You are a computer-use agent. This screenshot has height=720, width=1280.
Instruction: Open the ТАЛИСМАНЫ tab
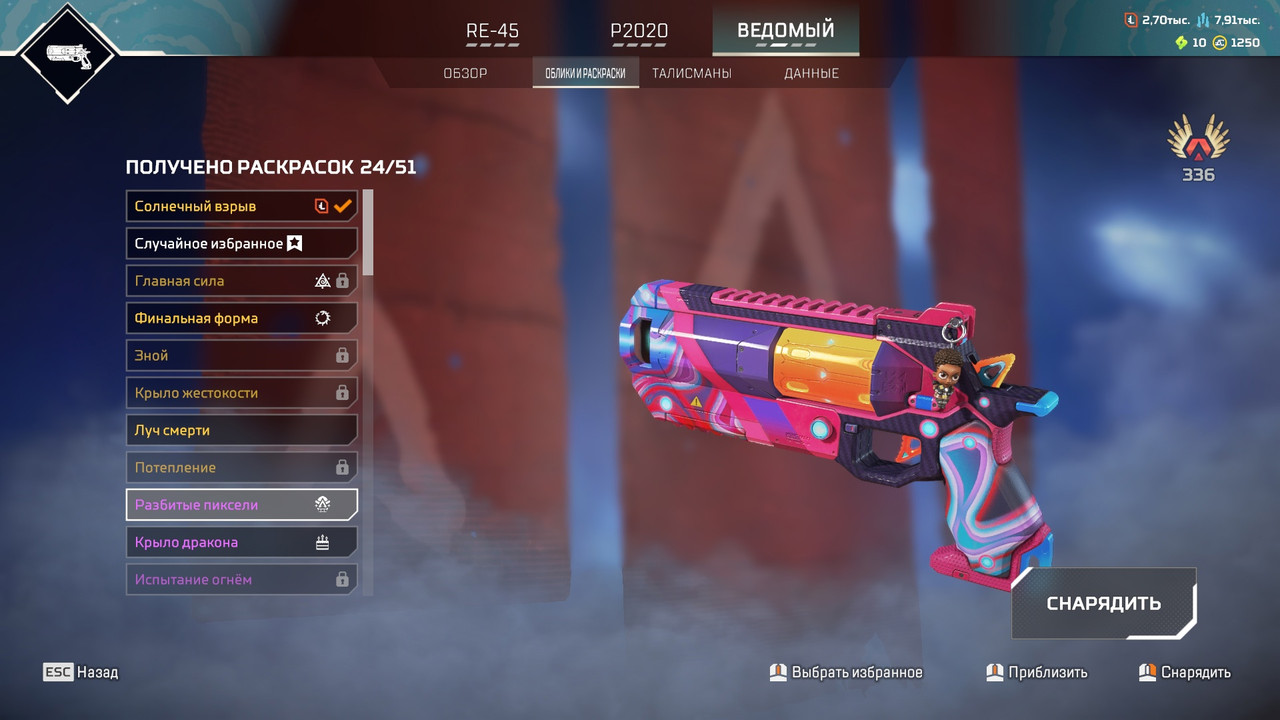click(x=691, y=73)
